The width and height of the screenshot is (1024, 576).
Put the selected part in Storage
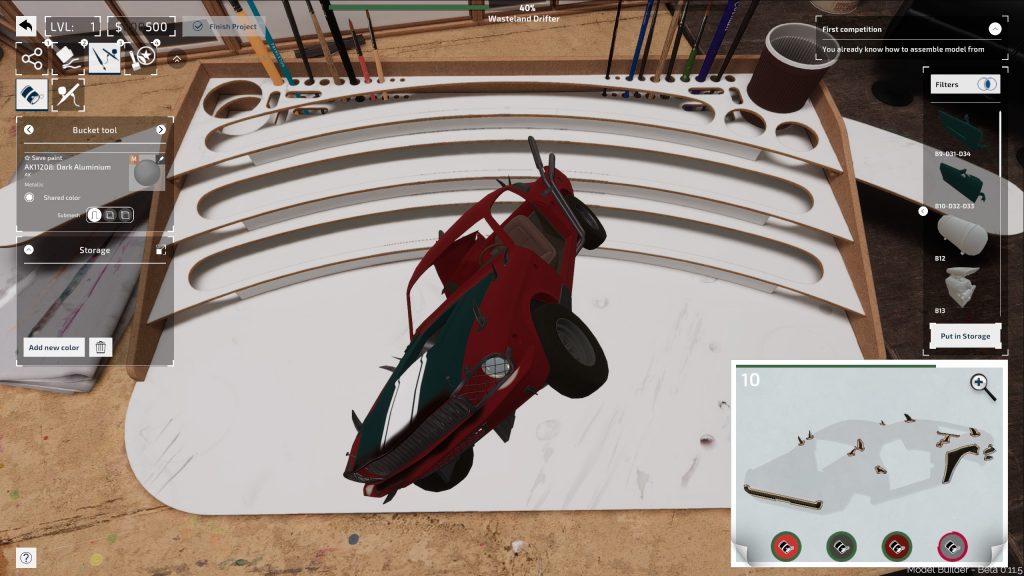(x=964, y=336)
